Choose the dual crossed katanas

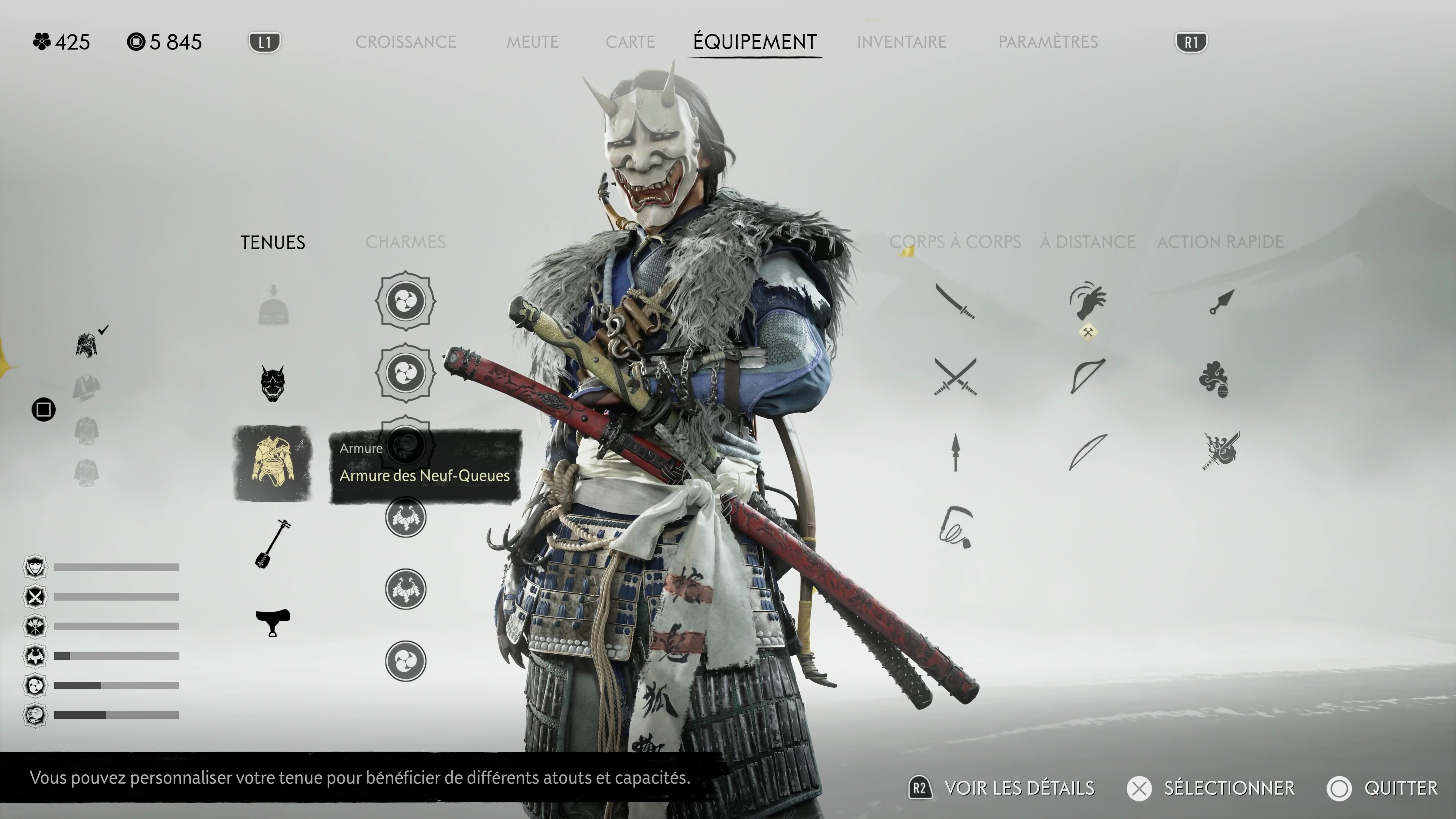tap(955, 377)
